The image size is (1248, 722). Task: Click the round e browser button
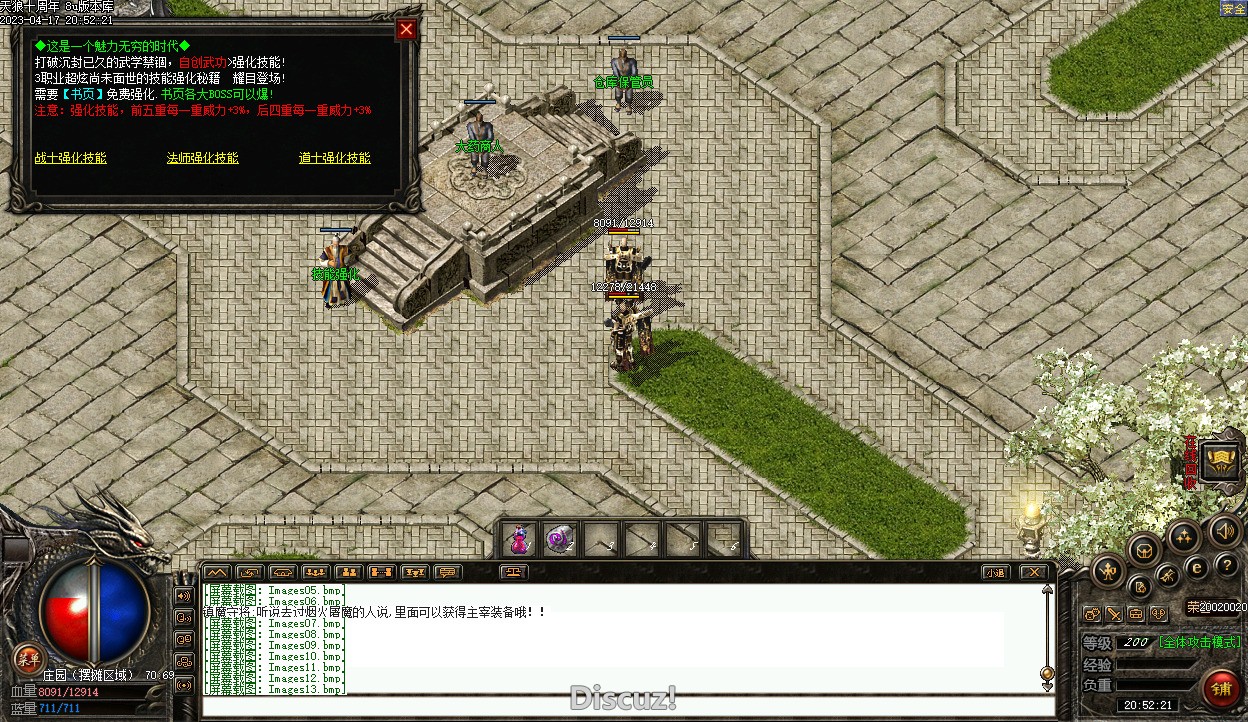[1196, 567]
